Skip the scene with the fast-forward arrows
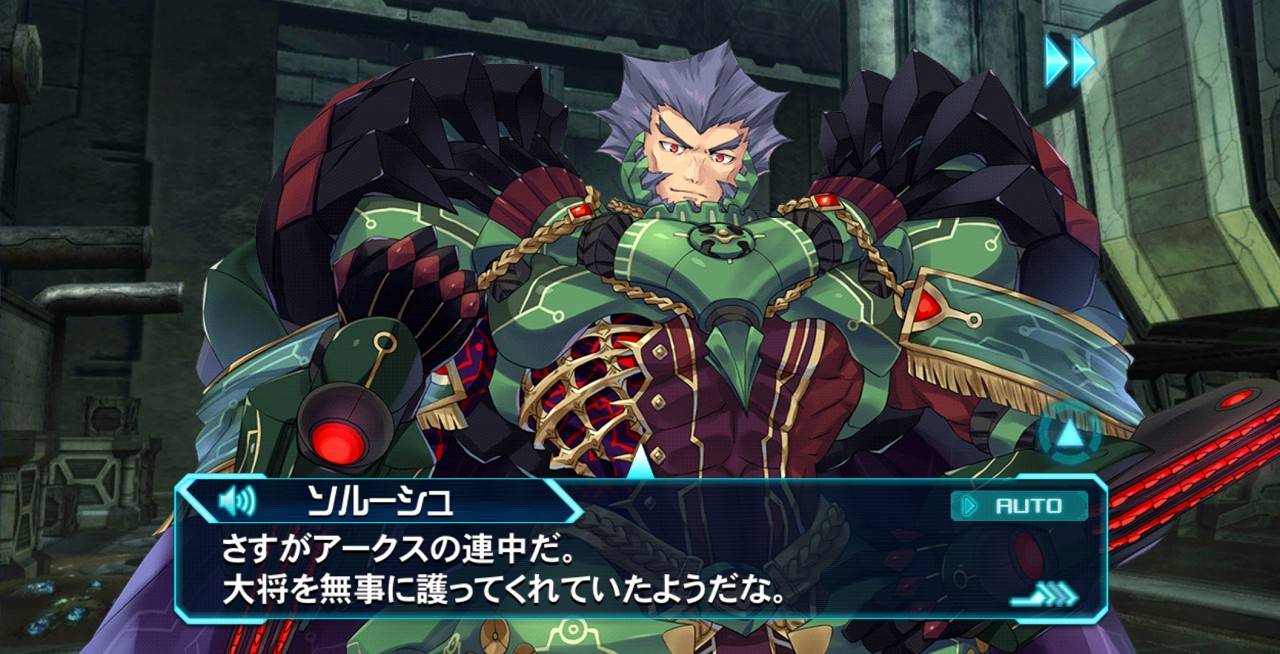Screen dimensions: 1280x654 pyautogui.click(x=1070, y=61)
